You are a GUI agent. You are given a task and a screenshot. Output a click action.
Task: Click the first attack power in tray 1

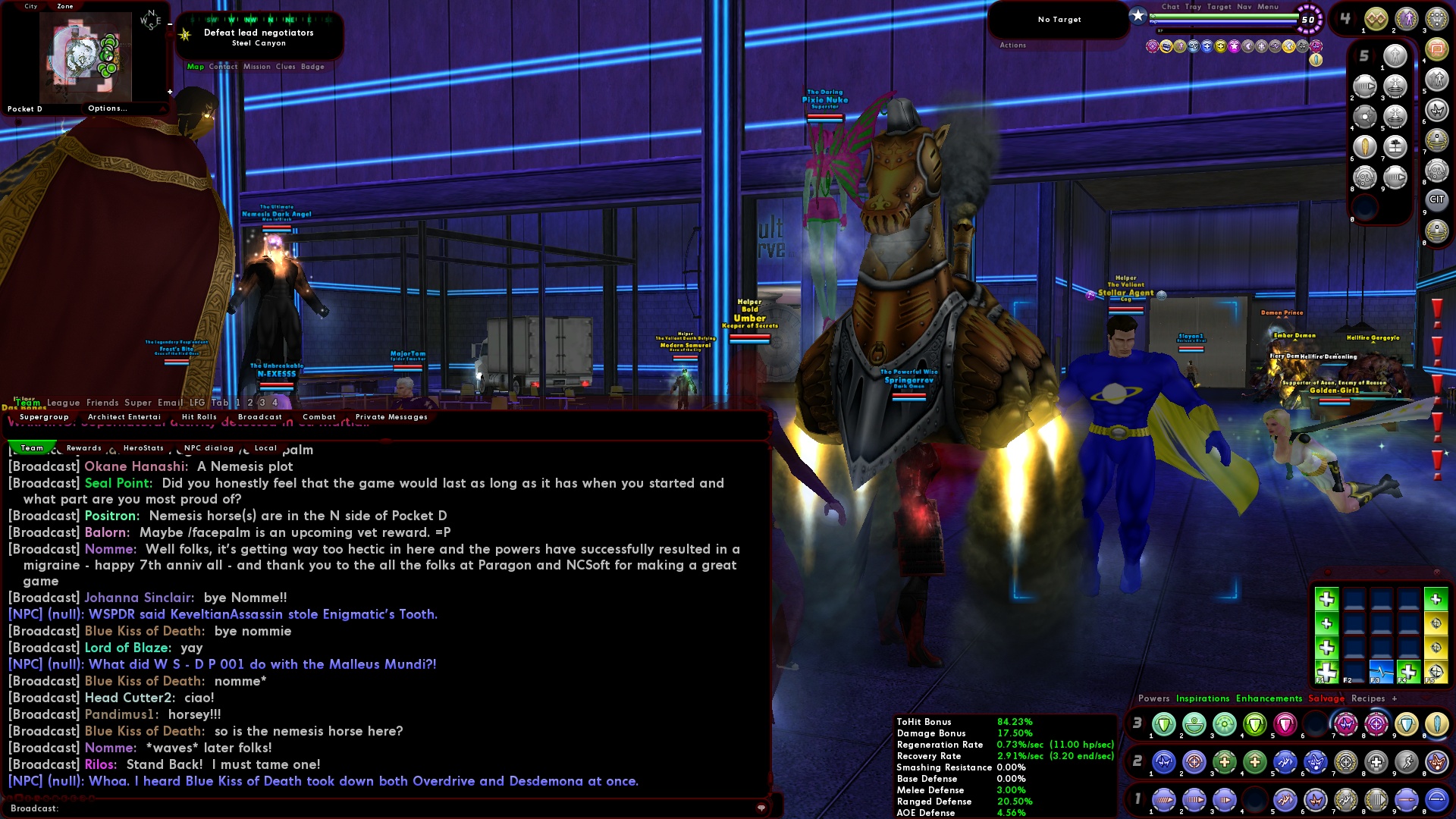[x=1164, y=800]
